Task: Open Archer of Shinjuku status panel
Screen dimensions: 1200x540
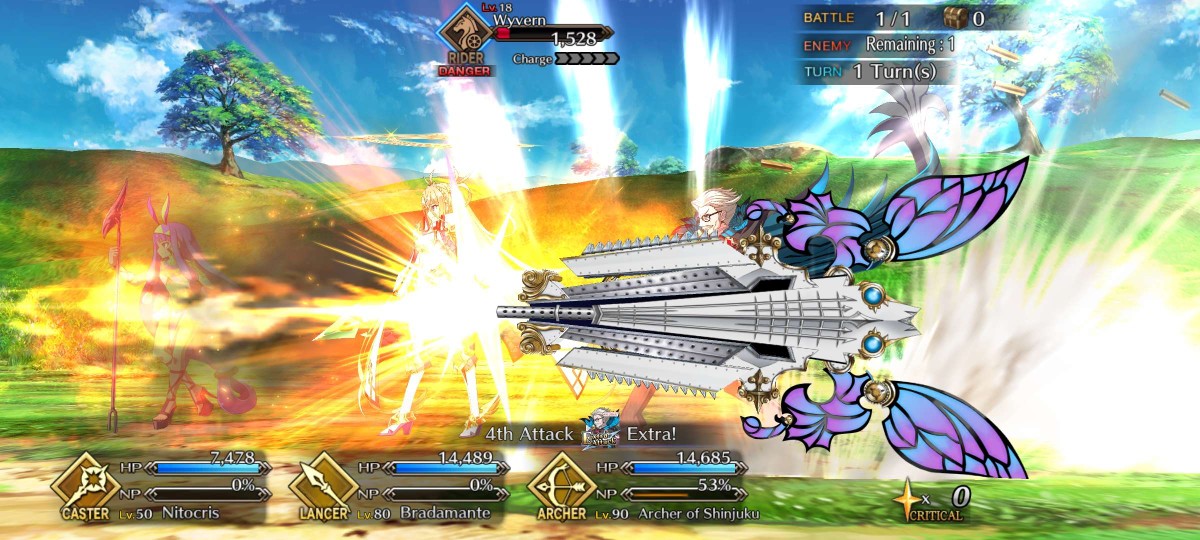Action: point(641,489)
